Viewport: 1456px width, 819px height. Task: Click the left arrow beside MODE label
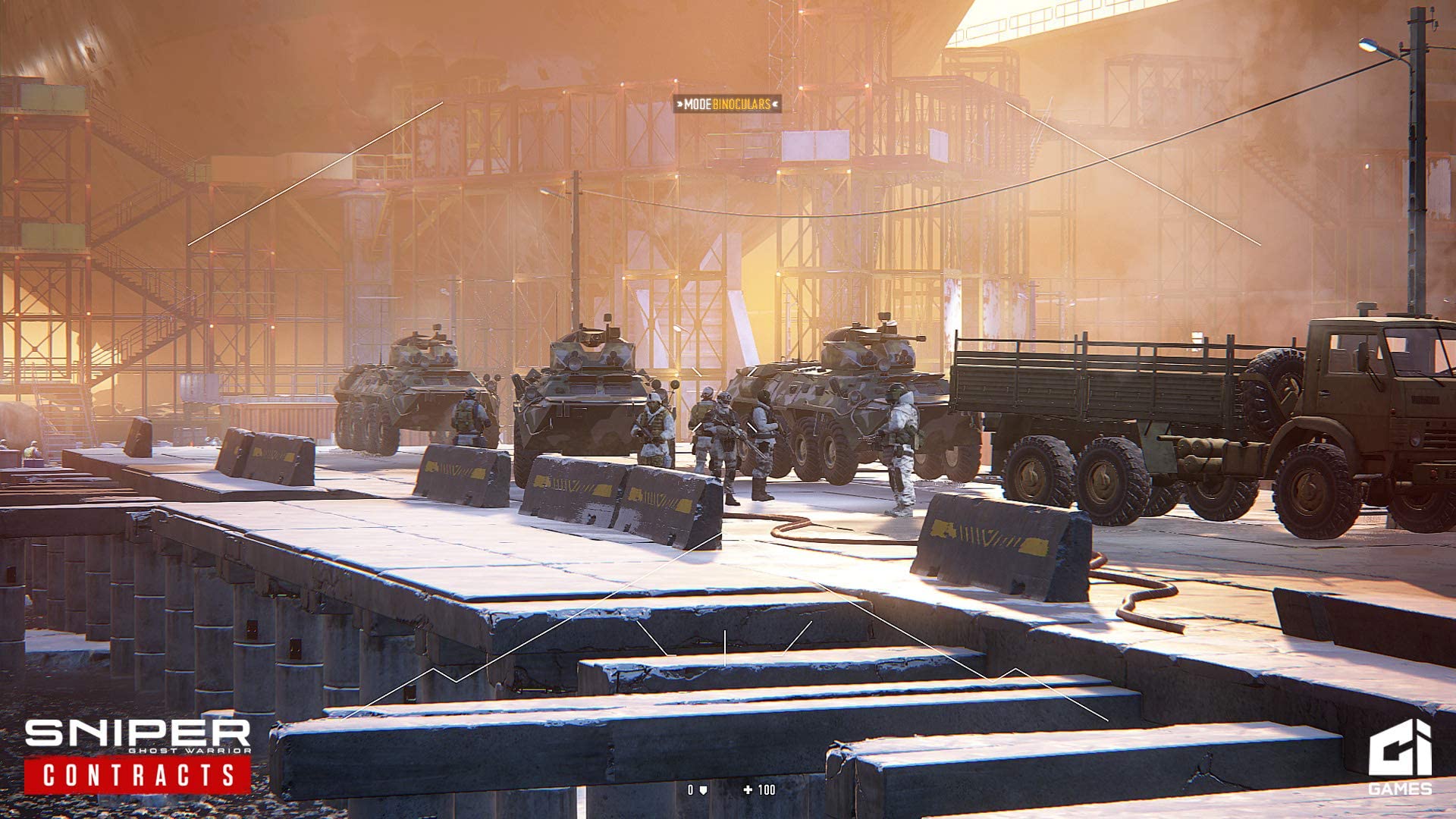click(680, 103)
